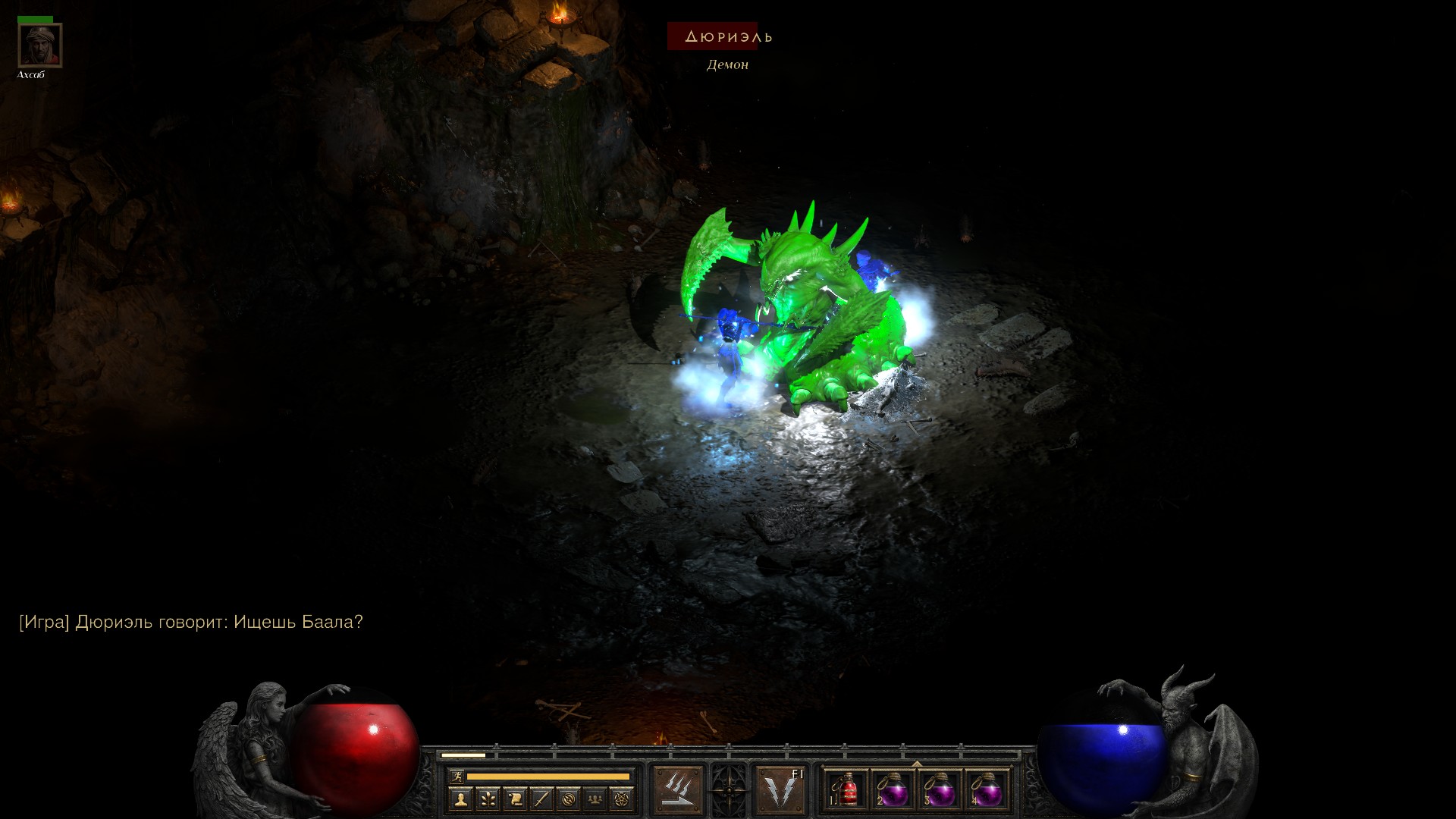Viewport: 1456px width, 819px height.
Task: Open inventory via the sword icon
Action: click(541, 799)
